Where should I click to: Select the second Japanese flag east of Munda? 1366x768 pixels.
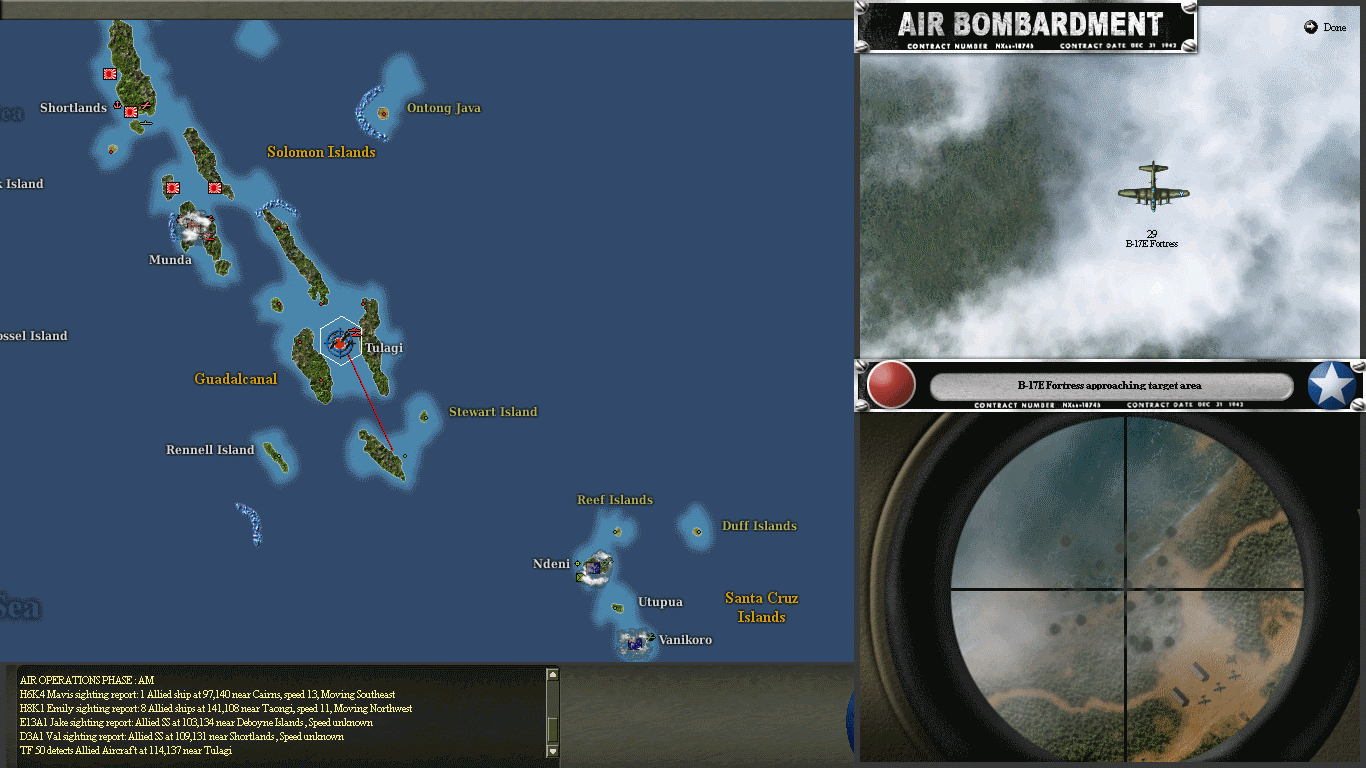point(215,188)
